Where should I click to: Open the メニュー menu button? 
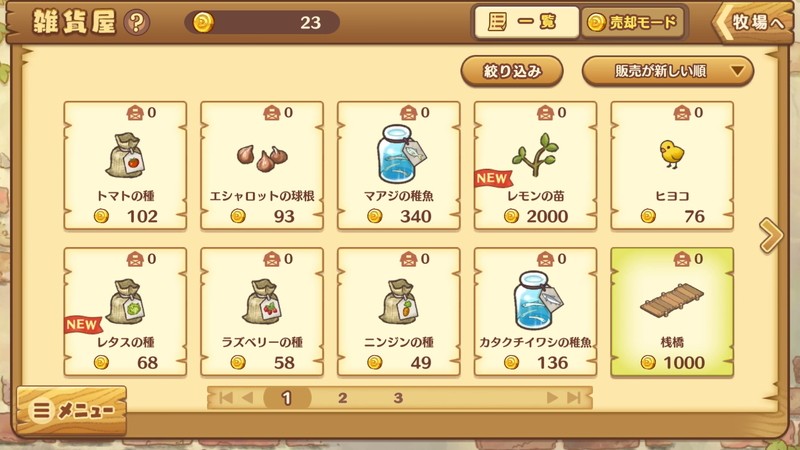(72, 410)
